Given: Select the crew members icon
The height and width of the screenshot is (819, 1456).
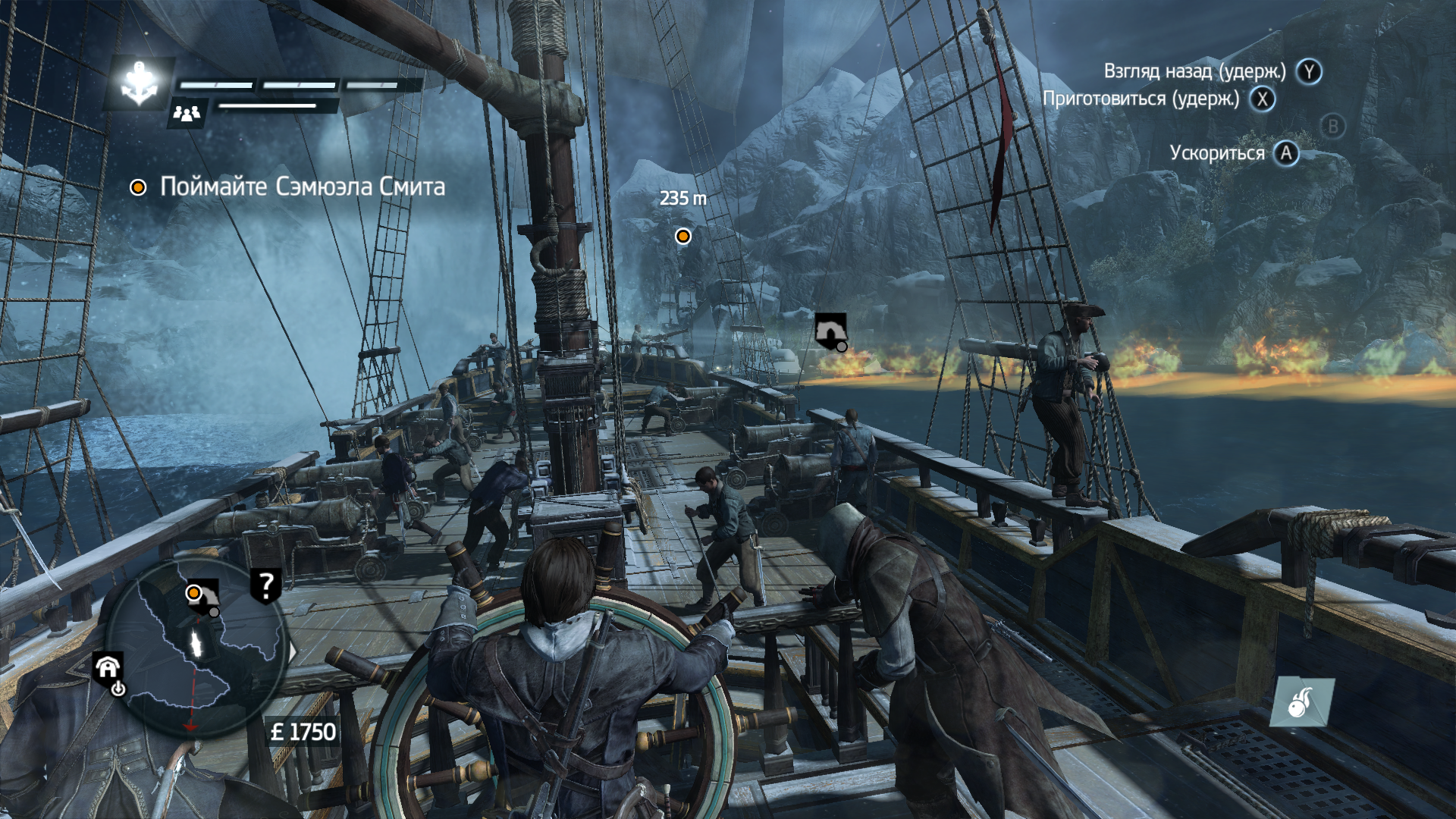Looking at the screenshot, I should click(x=187, y=114).
